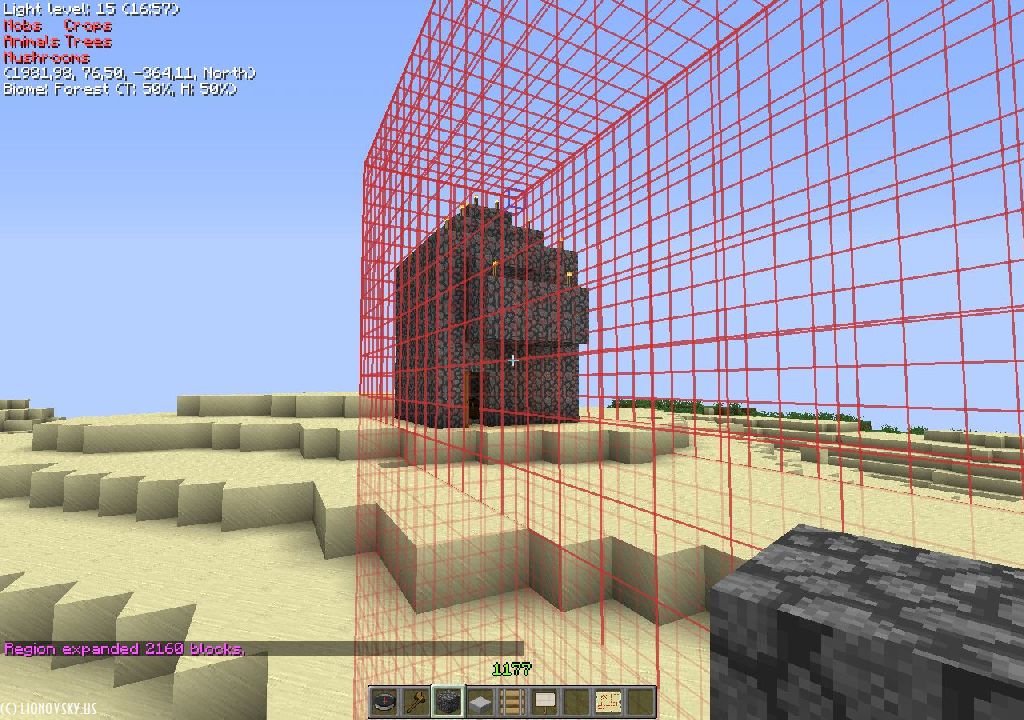
Task: Select the compass hotbar slot
Action: pyautogui.click(x=385, y=702)
